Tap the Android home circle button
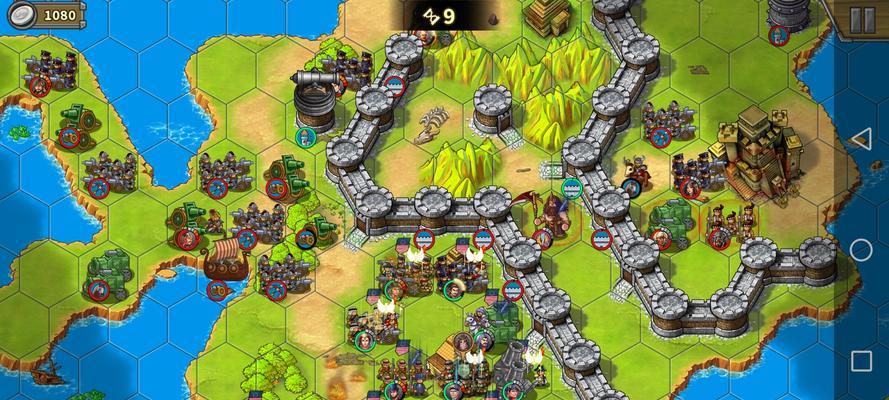The width and height of the screenshot is (889, 400). (x=861, y=250)
